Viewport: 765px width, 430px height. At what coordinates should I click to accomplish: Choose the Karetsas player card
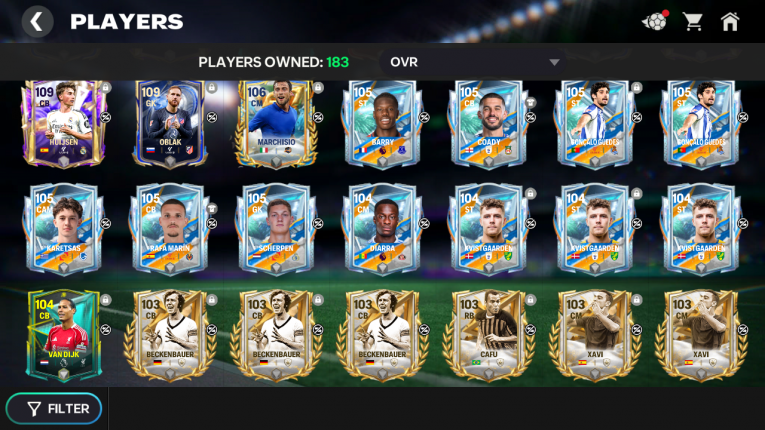click(63, 229)
